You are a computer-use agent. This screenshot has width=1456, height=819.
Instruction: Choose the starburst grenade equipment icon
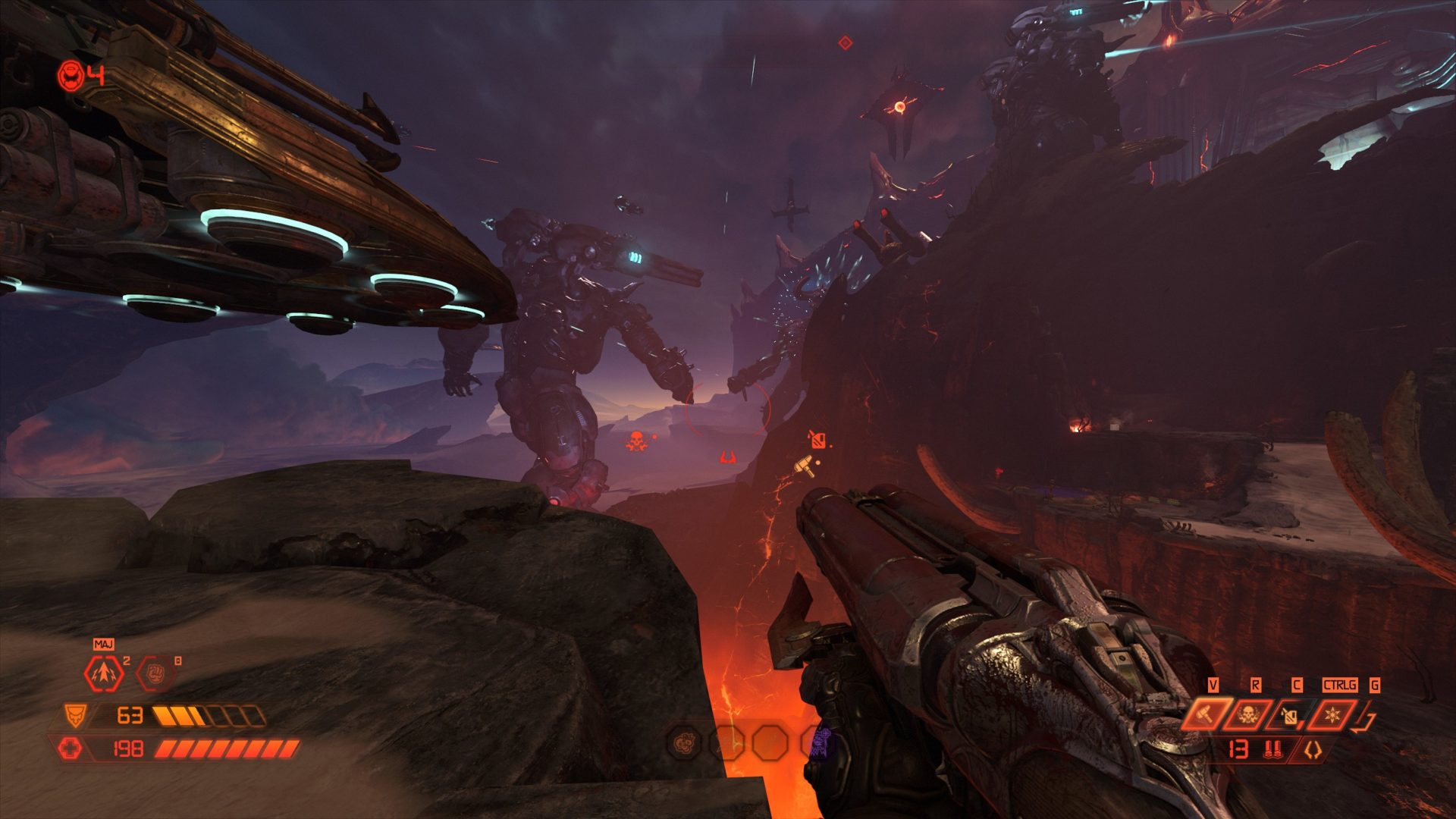(x=1332, y=714)
